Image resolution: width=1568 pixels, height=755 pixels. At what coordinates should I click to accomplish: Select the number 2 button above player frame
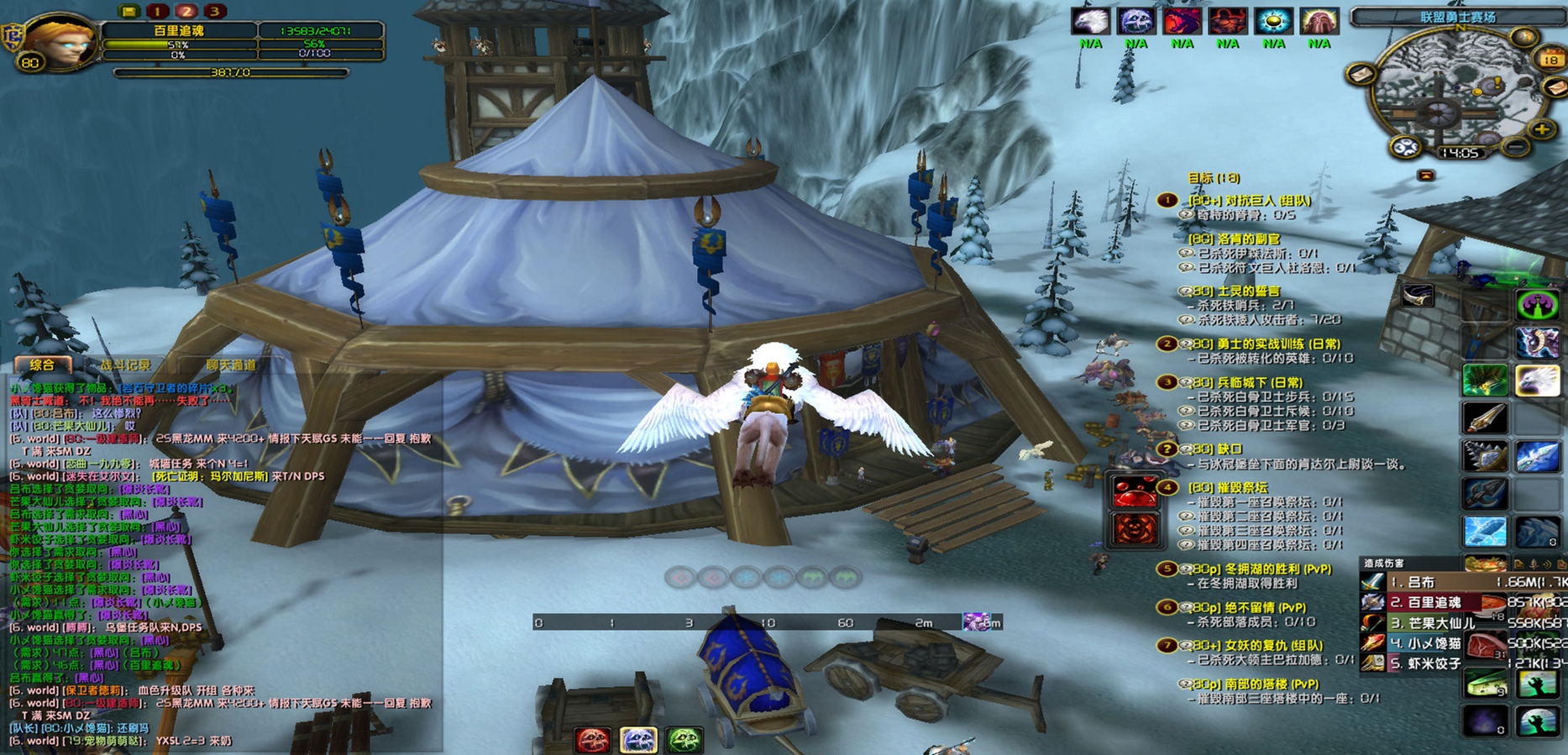tap(186, 11)
